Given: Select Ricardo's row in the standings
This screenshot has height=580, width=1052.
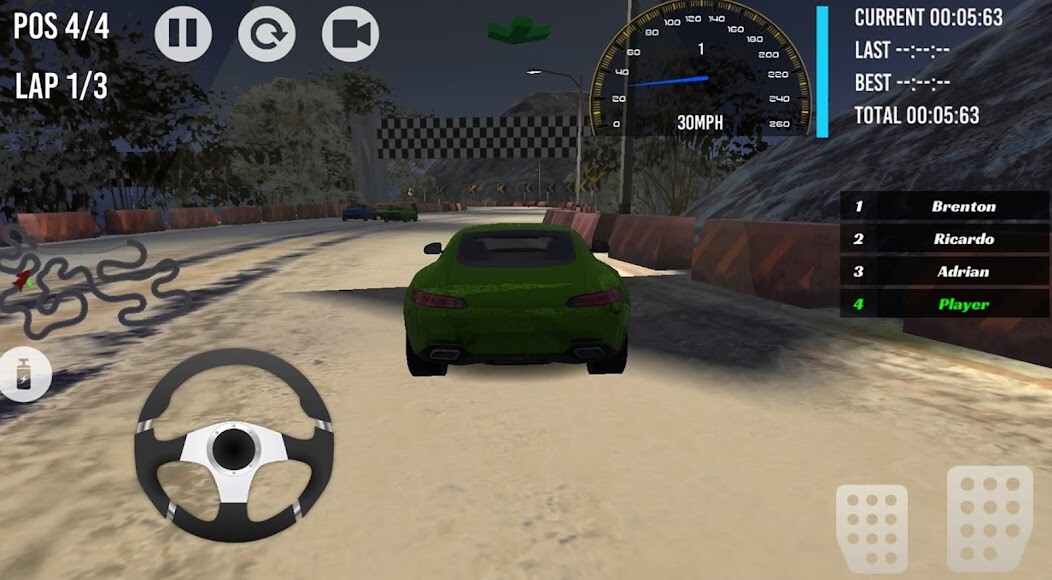Looking at the screenshot, I should 944,239.
